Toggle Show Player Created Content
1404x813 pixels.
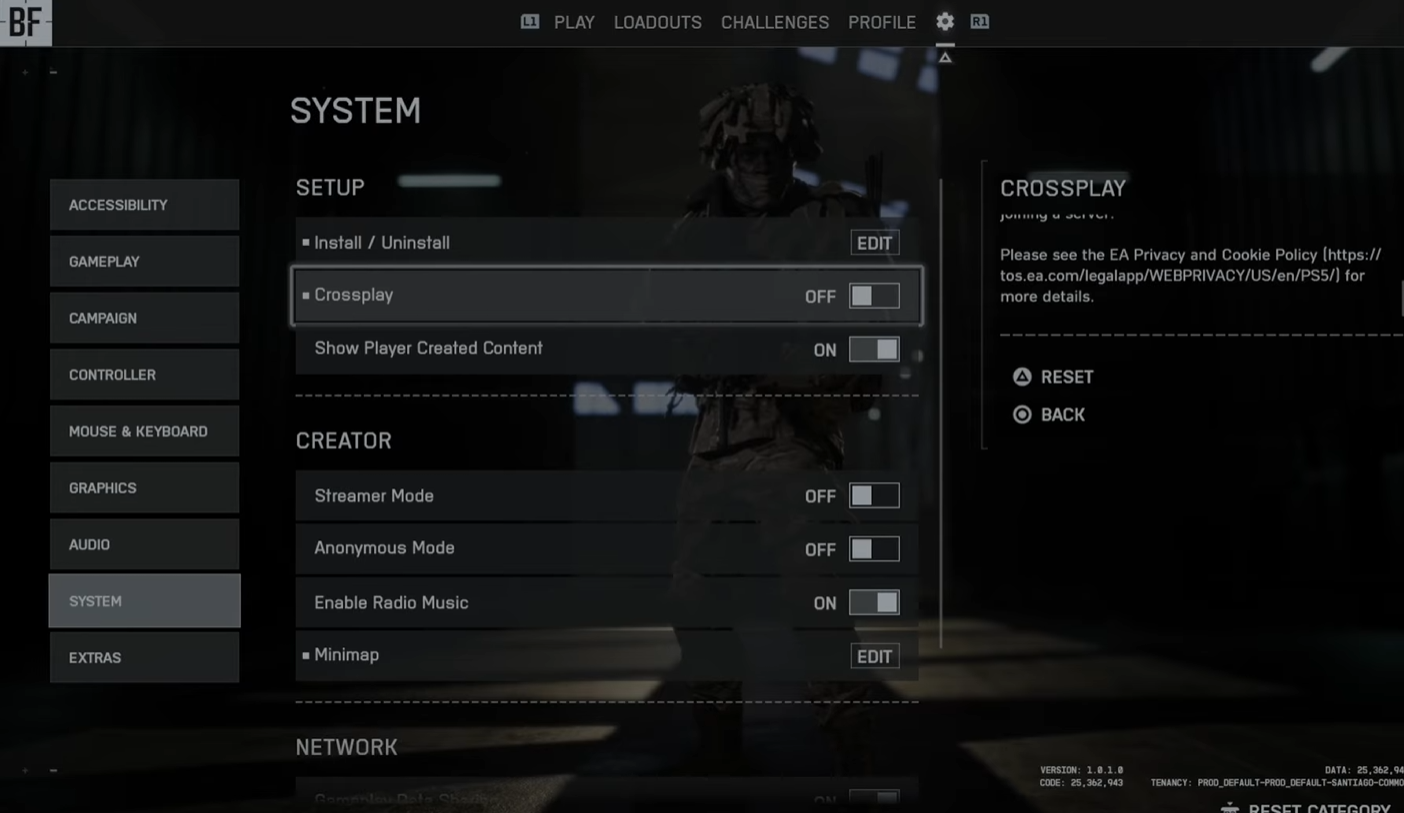pyautogui.click(x=874, y=349)
